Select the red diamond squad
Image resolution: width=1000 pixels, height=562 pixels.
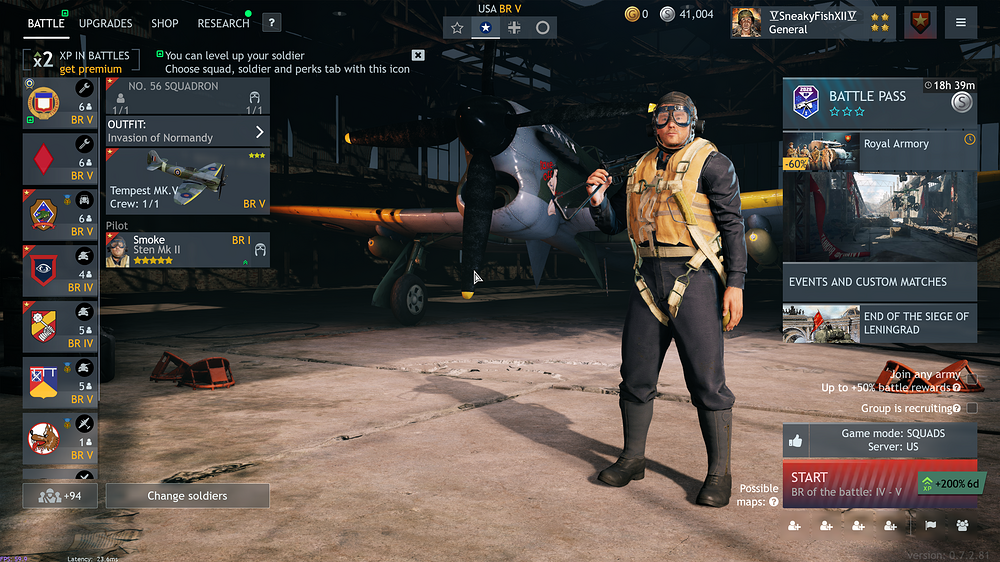[60, 160]
